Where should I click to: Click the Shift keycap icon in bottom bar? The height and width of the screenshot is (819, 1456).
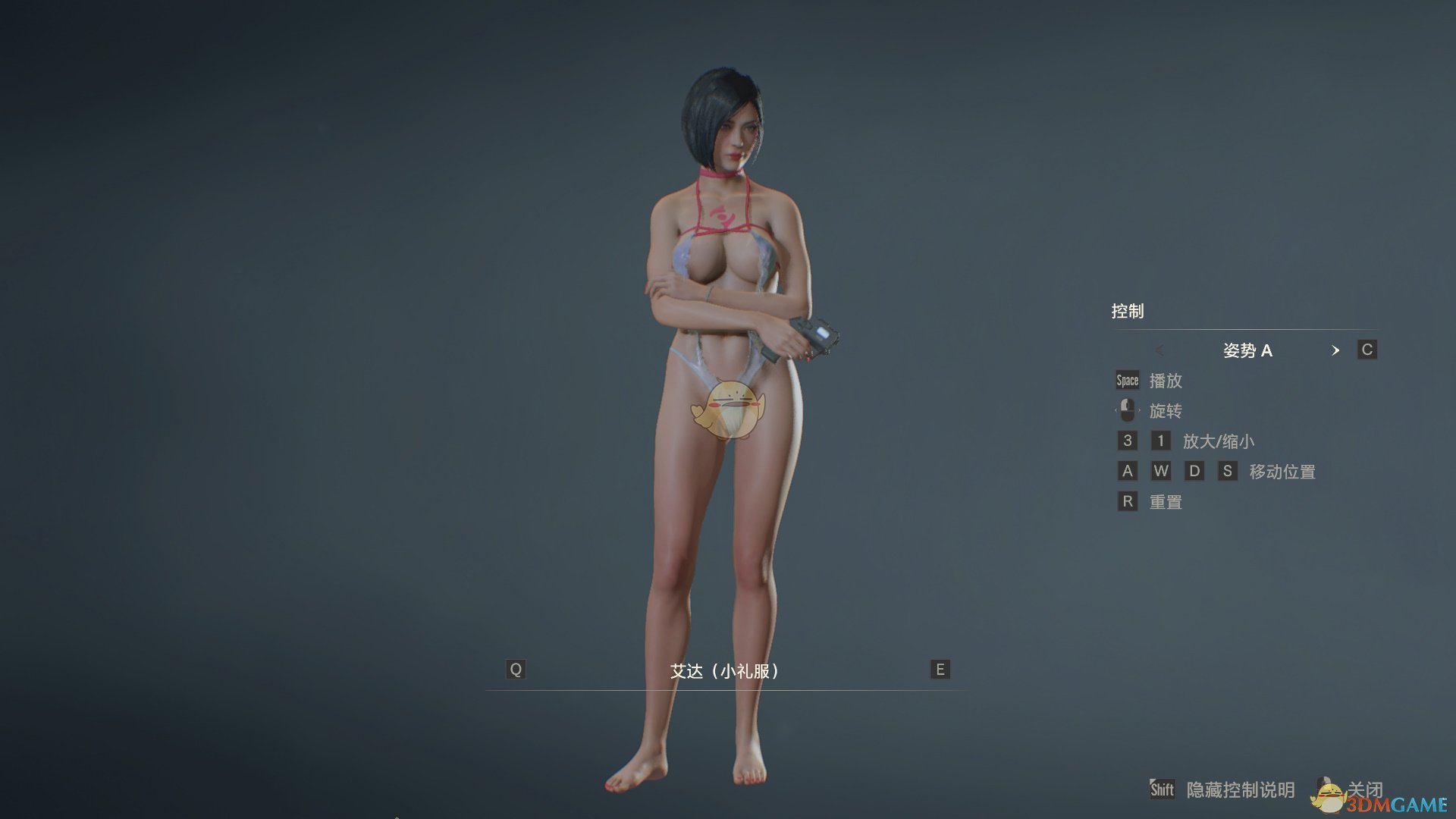tap(1165, 789)
